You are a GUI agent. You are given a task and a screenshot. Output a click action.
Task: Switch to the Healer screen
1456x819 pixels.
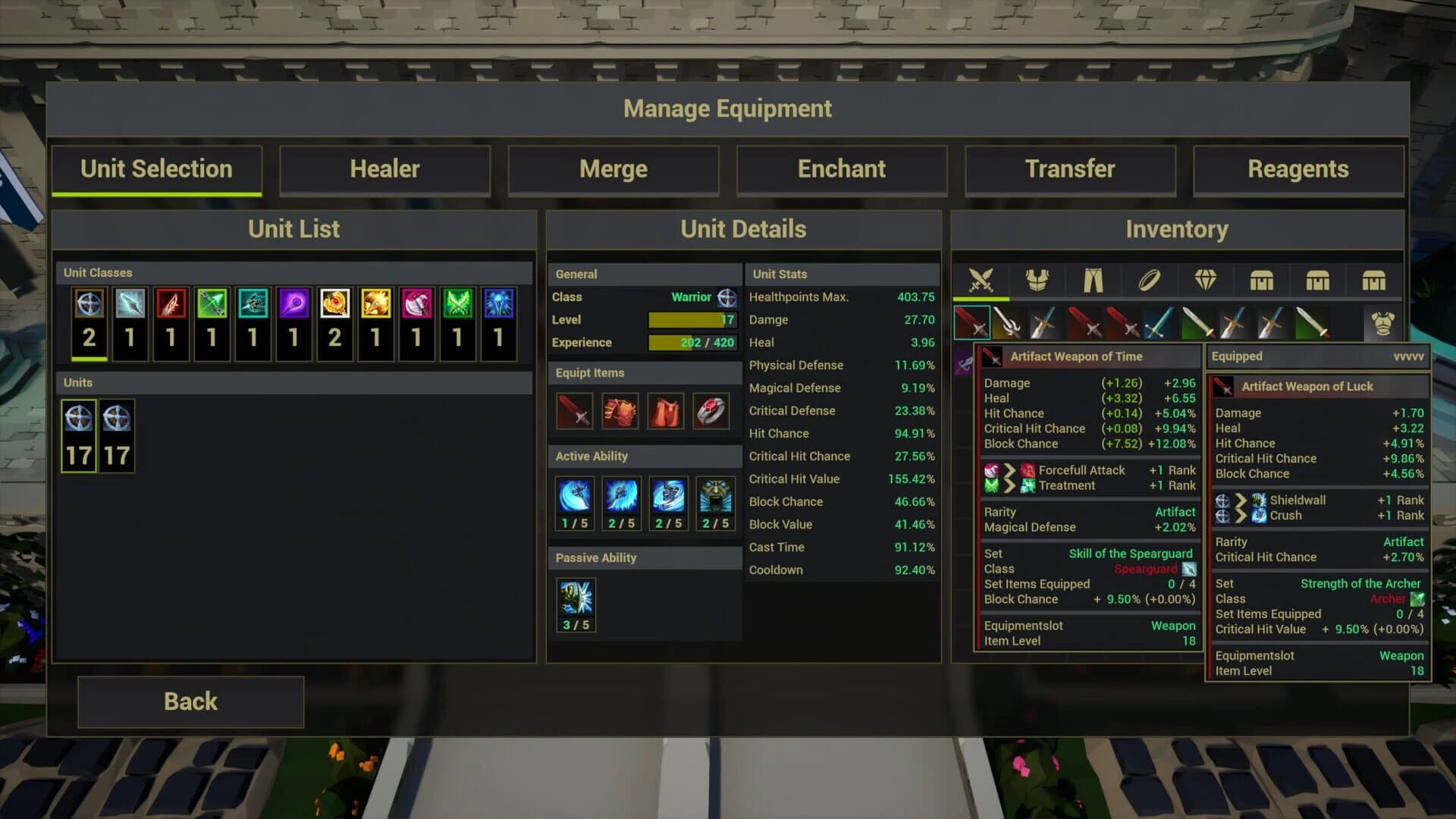[385, 169]
